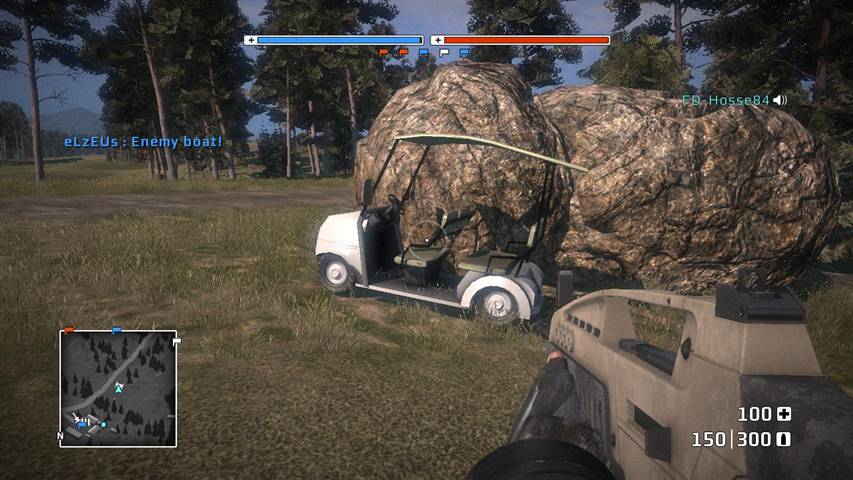The width and height of the screenshot is (853, 480).
Task: Click the speaker icon beside FD-Hosse84
Action: [780, 100]
